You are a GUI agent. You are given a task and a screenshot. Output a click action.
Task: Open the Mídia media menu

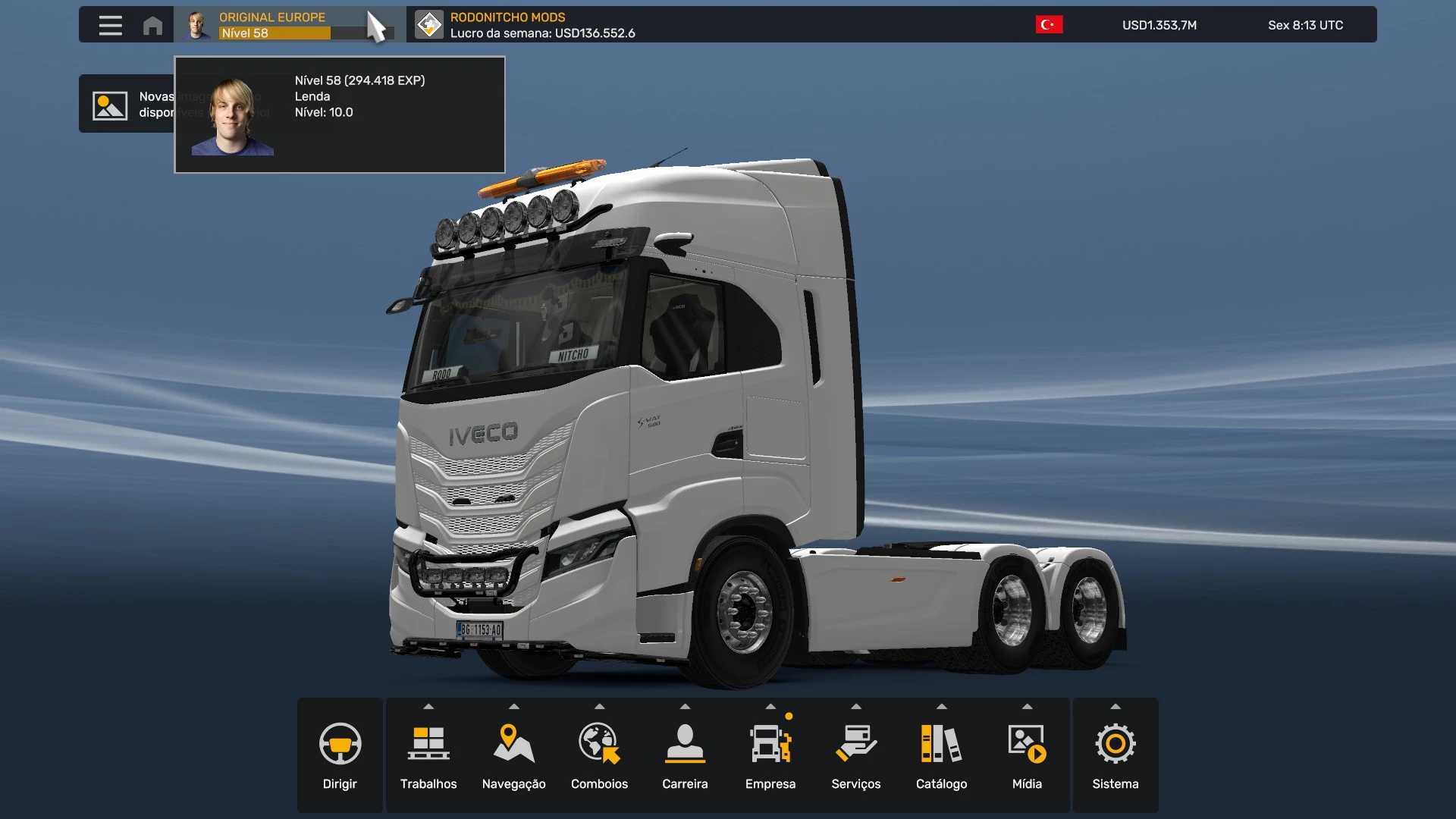click(x=1027, y=755)
